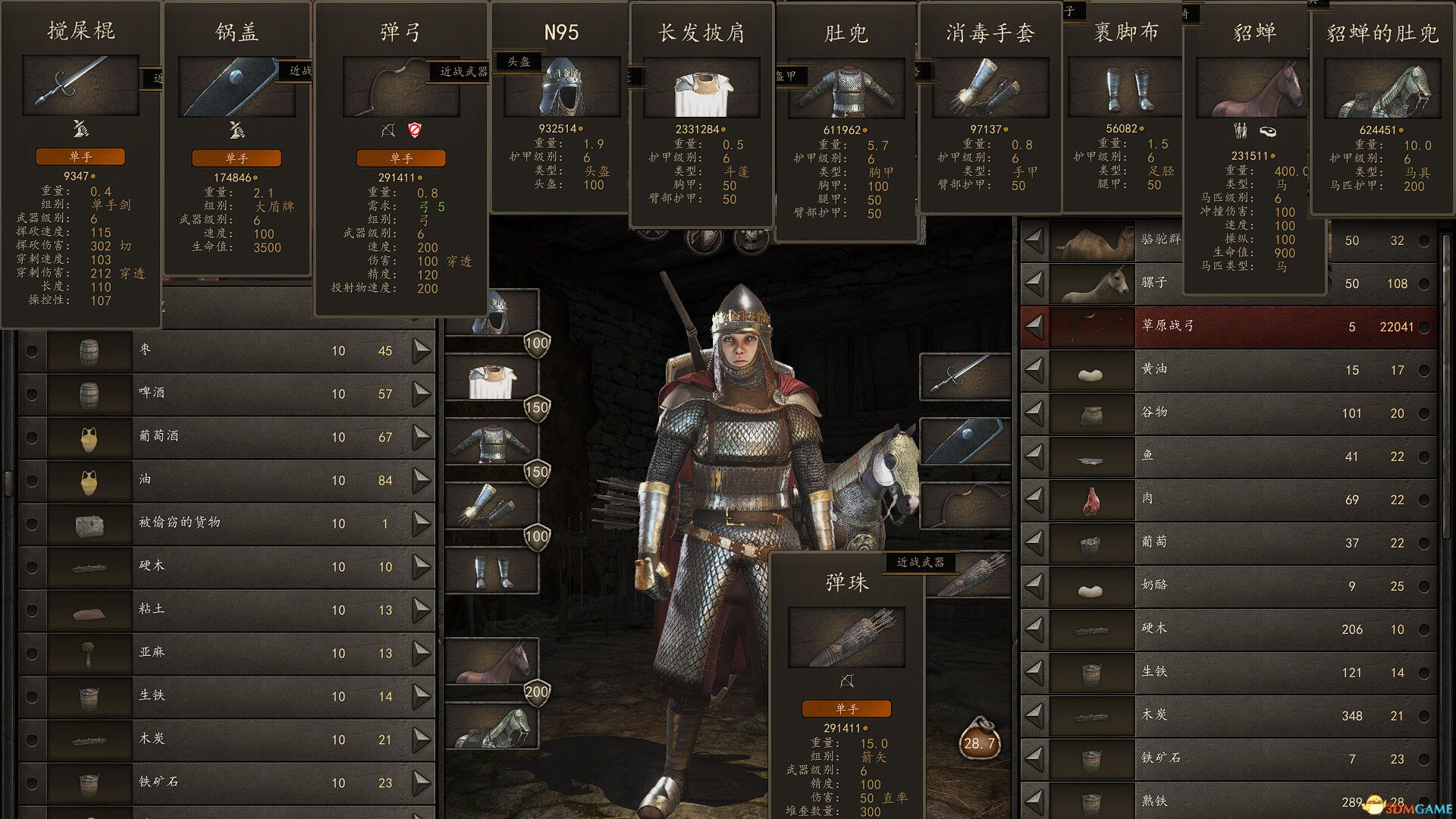Screen dimensions: 1456x819
Task: Select the equipped brown horse slot
Action: click(491, 661)
